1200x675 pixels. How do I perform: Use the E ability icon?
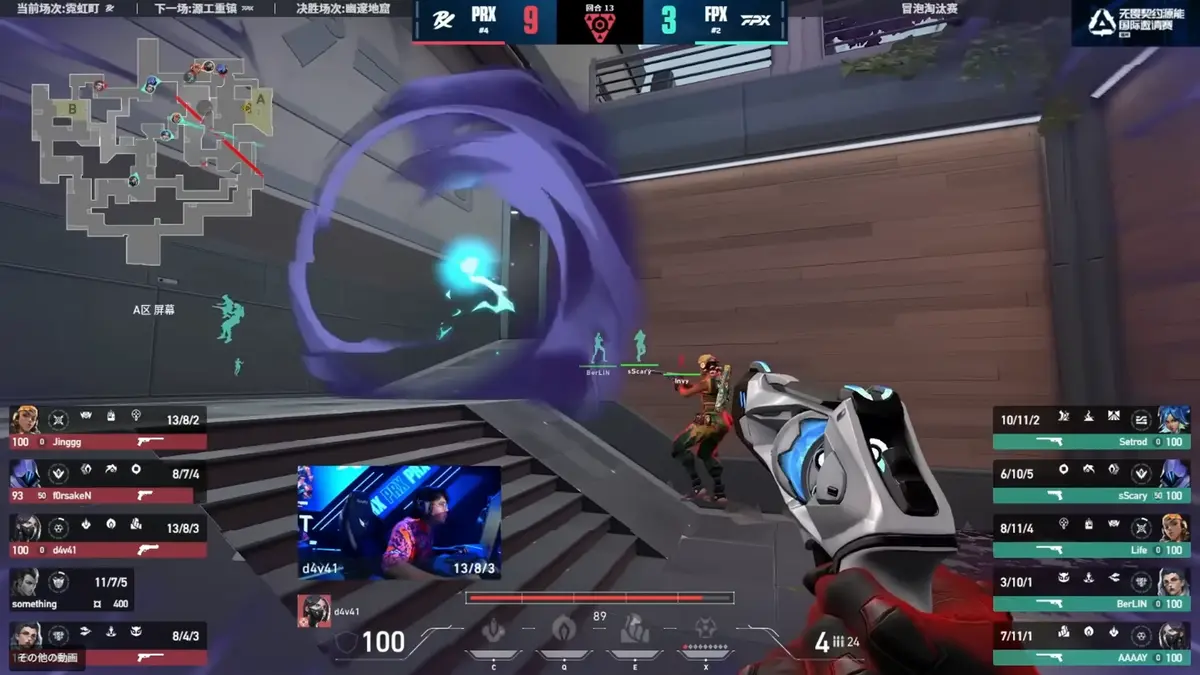634,631
